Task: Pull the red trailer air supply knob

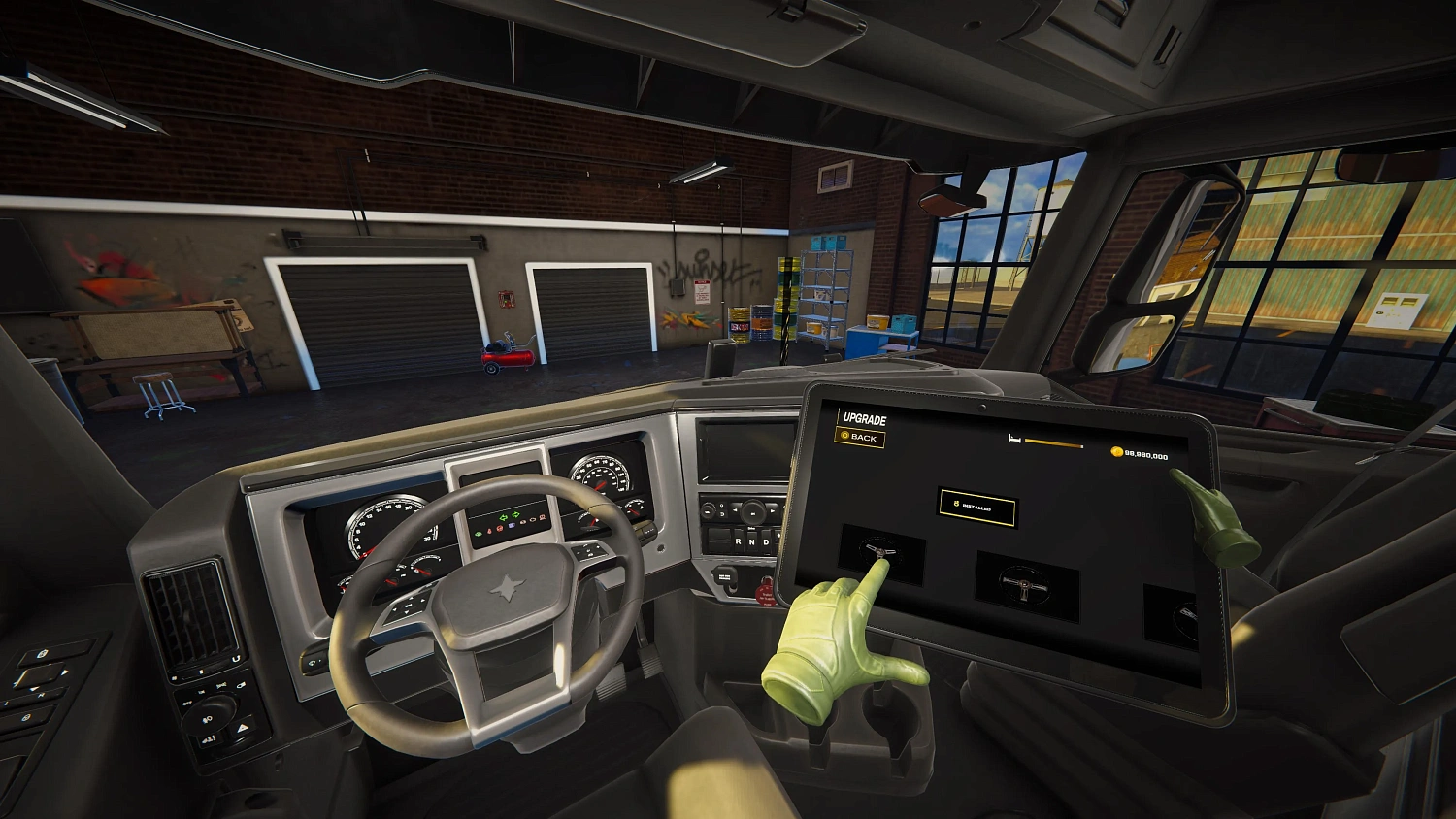Action: point(766,591)
